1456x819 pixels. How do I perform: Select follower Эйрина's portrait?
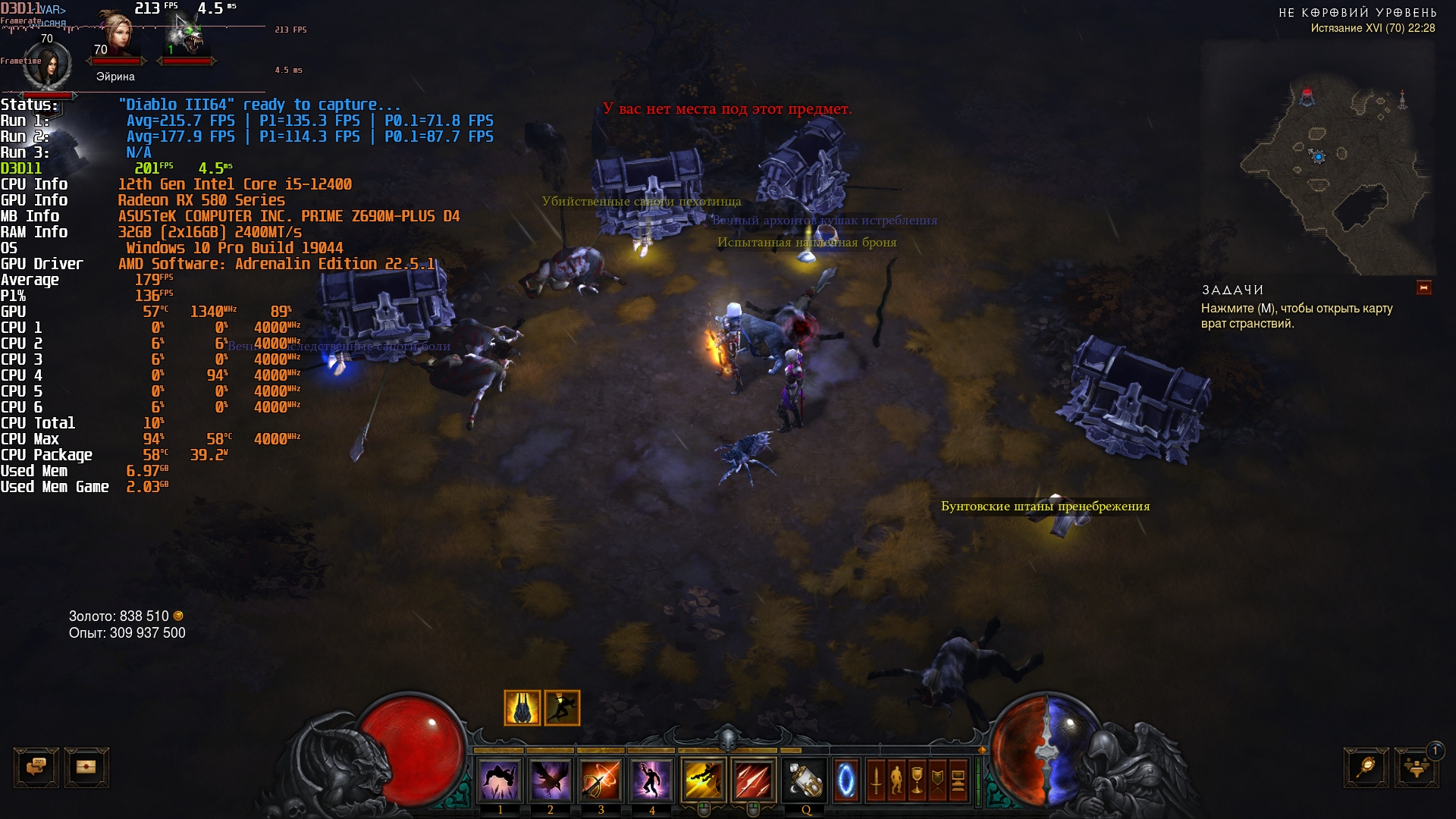pyautogui.click(x=116, y=34)
